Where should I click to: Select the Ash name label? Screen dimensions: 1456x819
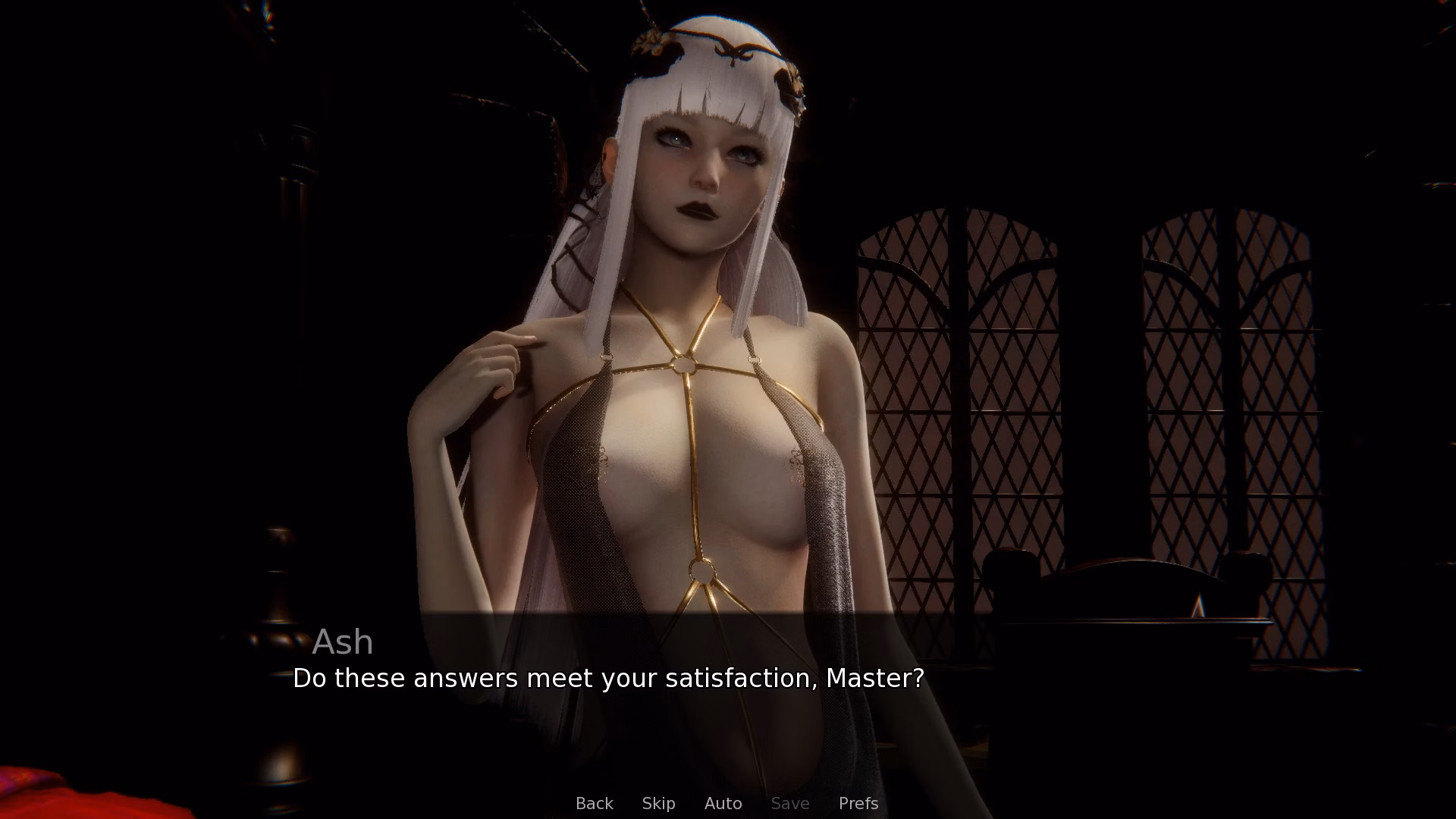click(x=342, y=642)
